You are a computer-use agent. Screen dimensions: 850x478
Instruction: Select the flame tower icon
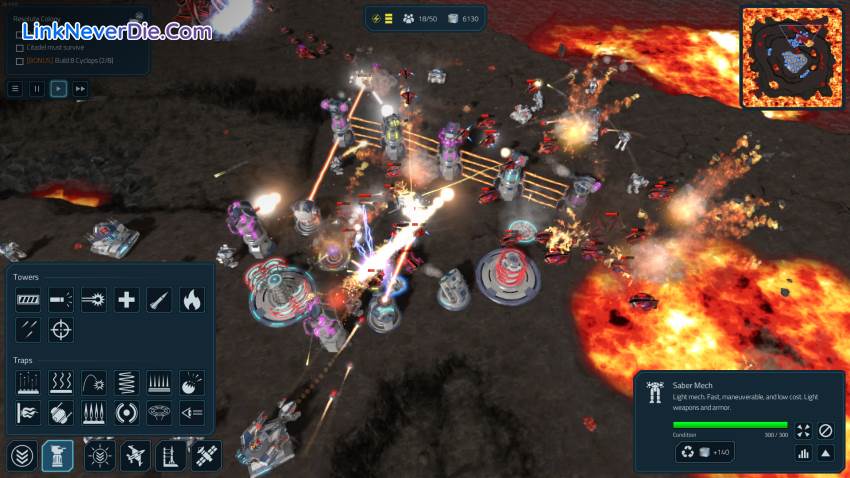(x=191, y=298)
